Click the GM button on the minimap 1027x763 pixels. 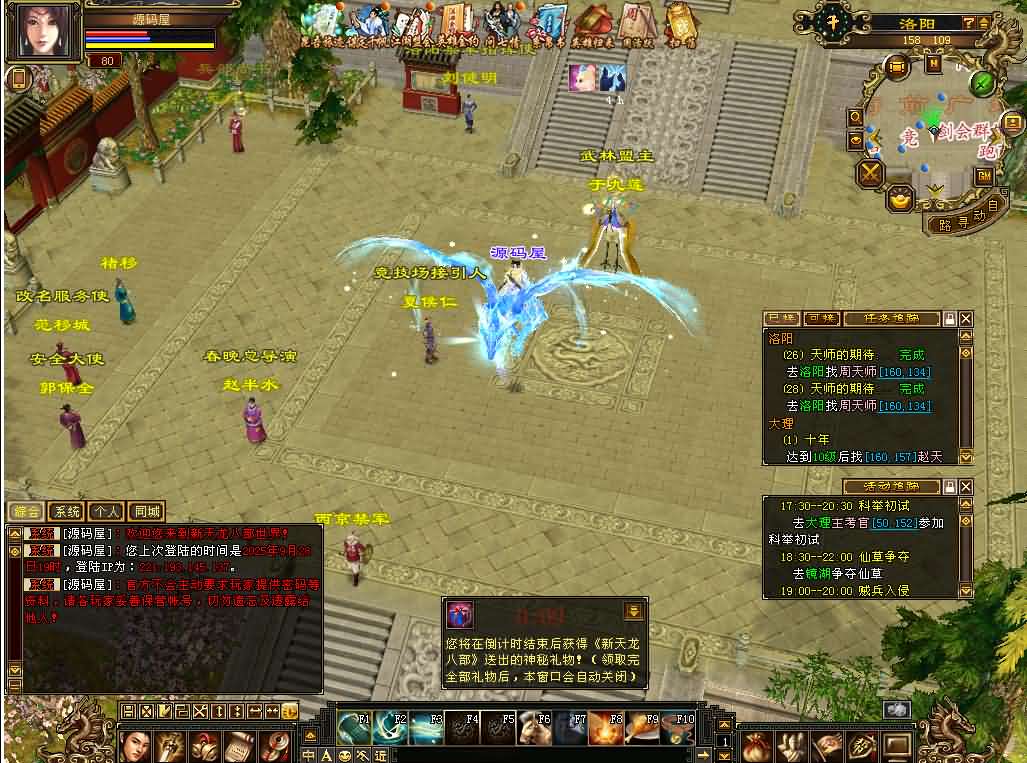tap(984, 176)
